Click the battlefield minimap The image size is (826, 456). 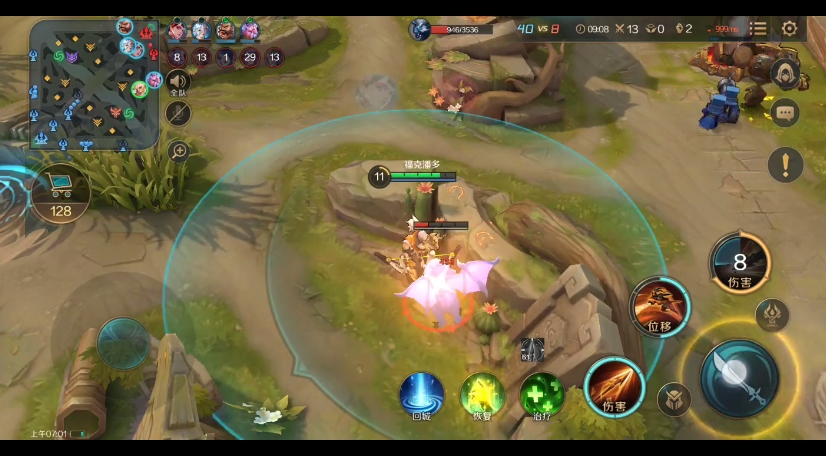94,85
